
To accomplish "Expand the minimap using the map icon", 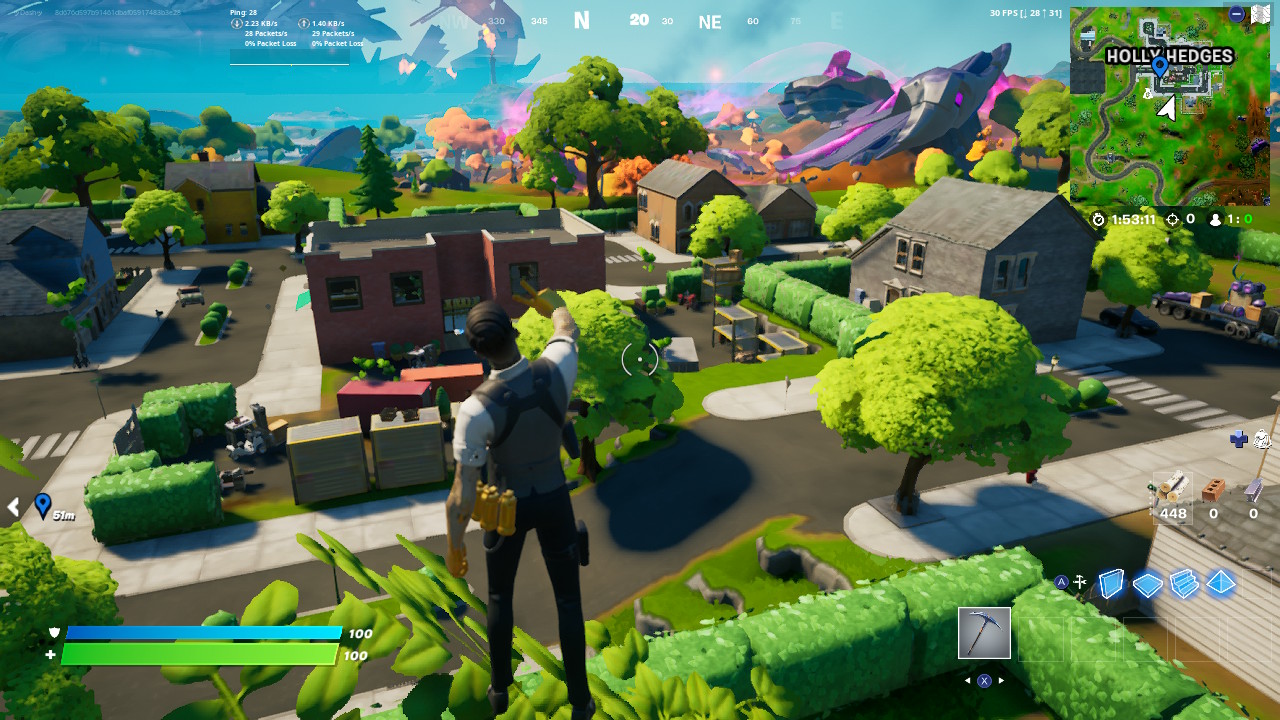I will (1262, 14).
